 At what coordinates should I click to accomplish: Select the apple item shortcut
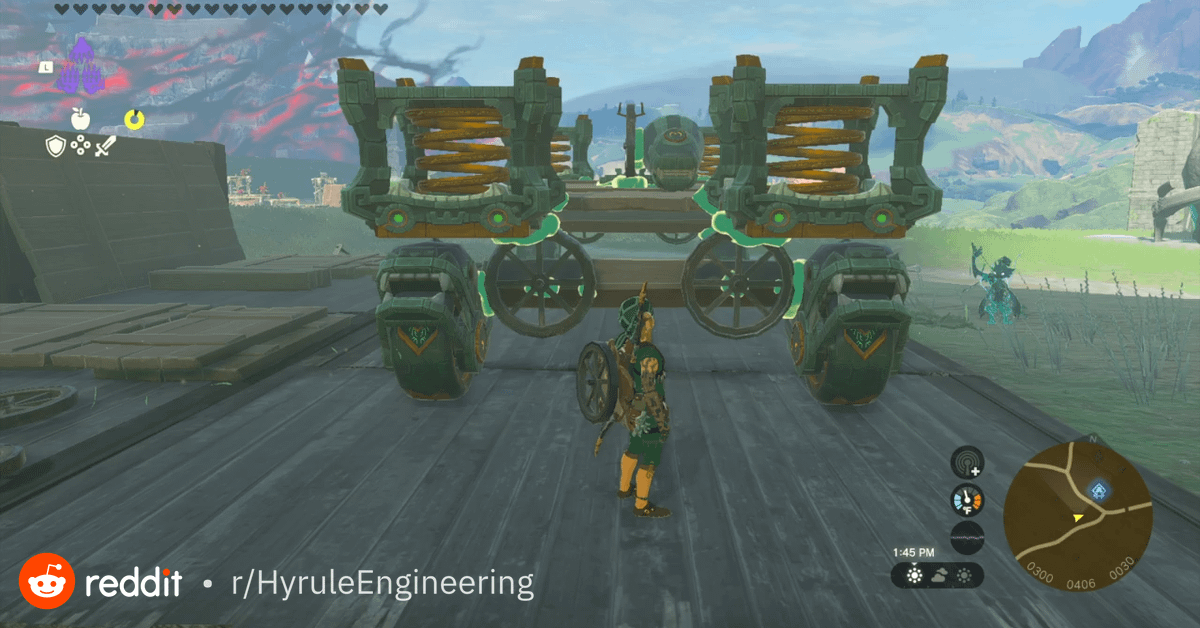[81, 120]
